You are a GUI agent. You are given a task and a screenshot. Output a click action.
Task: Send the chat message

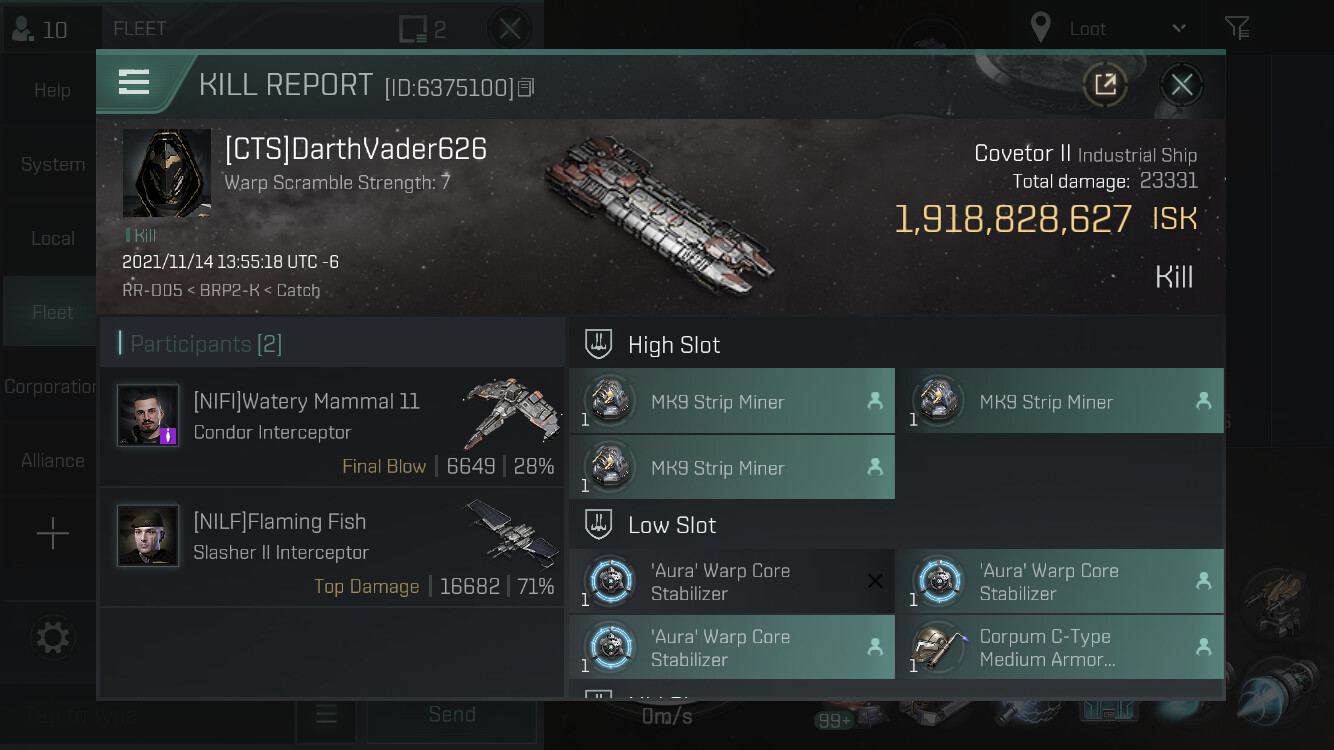(451, 714)
